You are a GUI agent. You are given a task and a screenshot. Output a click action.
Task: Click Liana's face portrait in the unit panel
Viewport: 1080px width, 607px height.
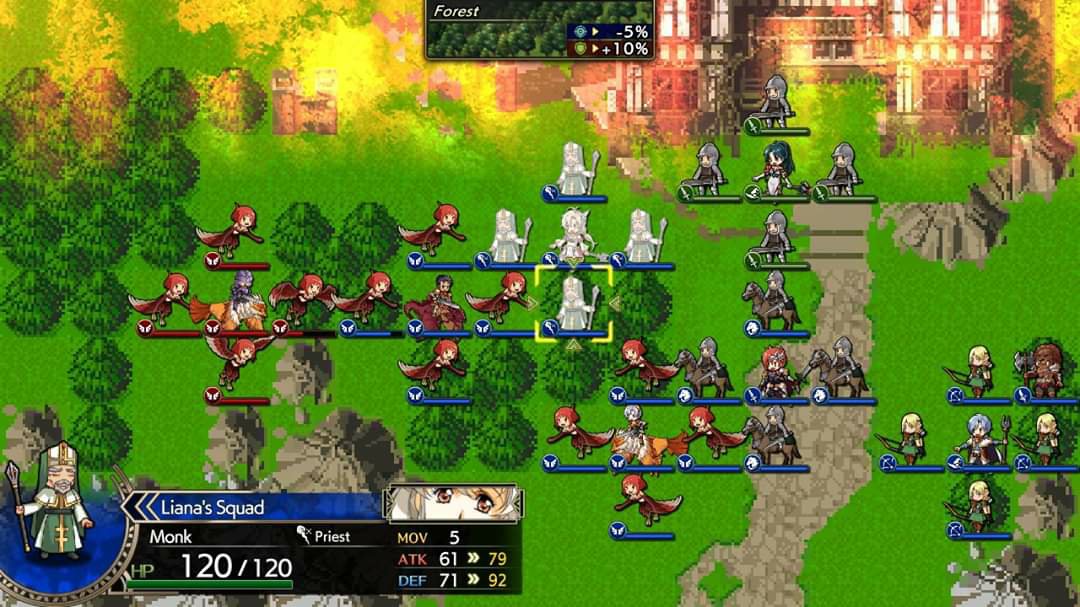453,503
